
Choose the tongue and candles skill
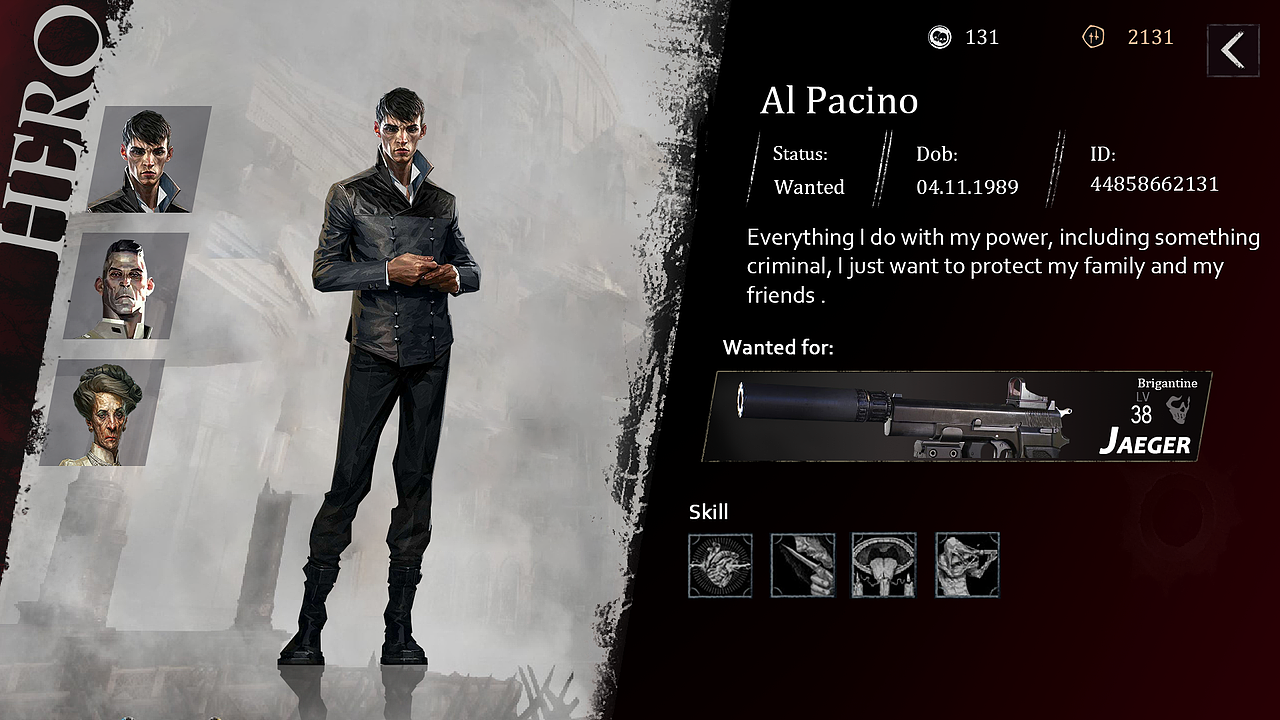click(x=884, y=565)
